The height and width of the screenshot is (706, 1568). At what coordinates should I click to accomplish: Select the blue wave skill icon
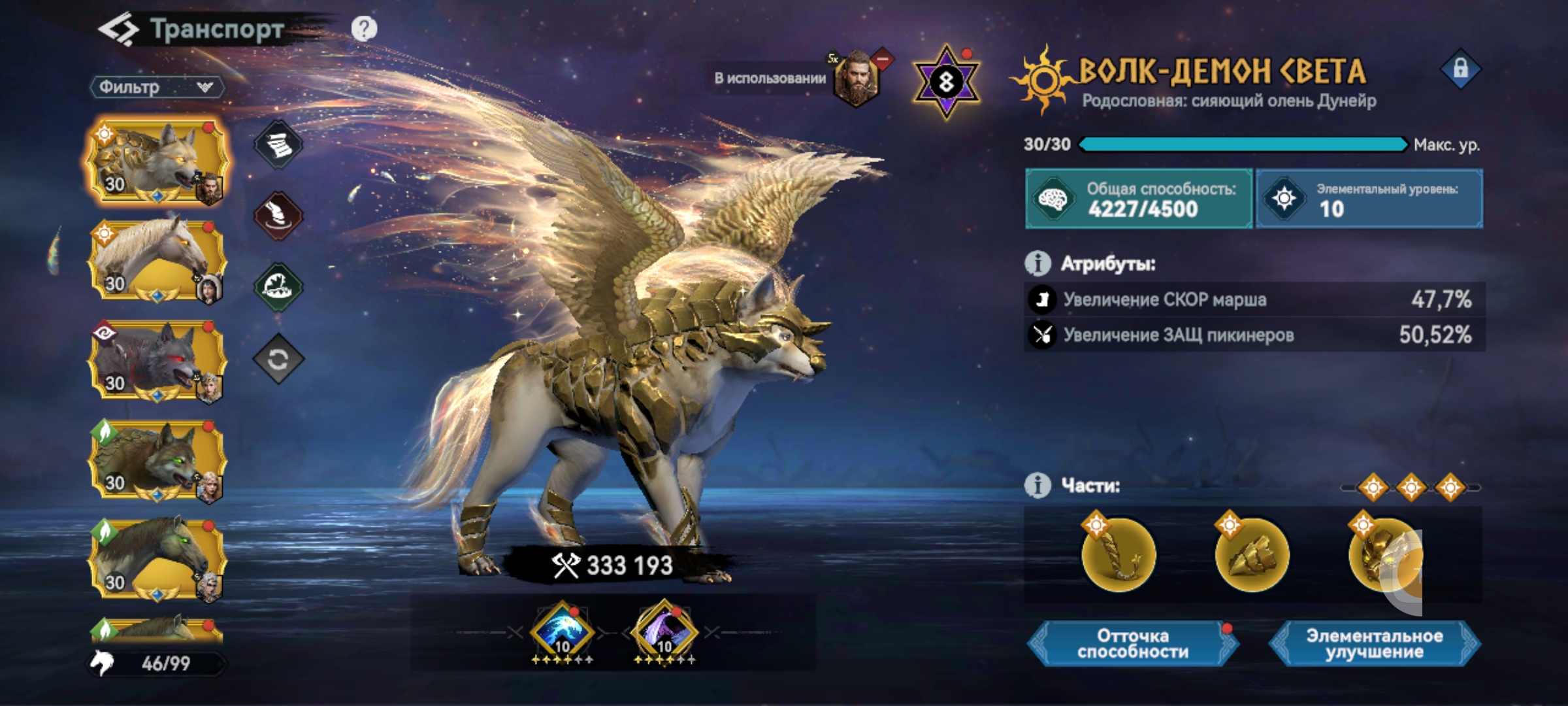(562, 631)
